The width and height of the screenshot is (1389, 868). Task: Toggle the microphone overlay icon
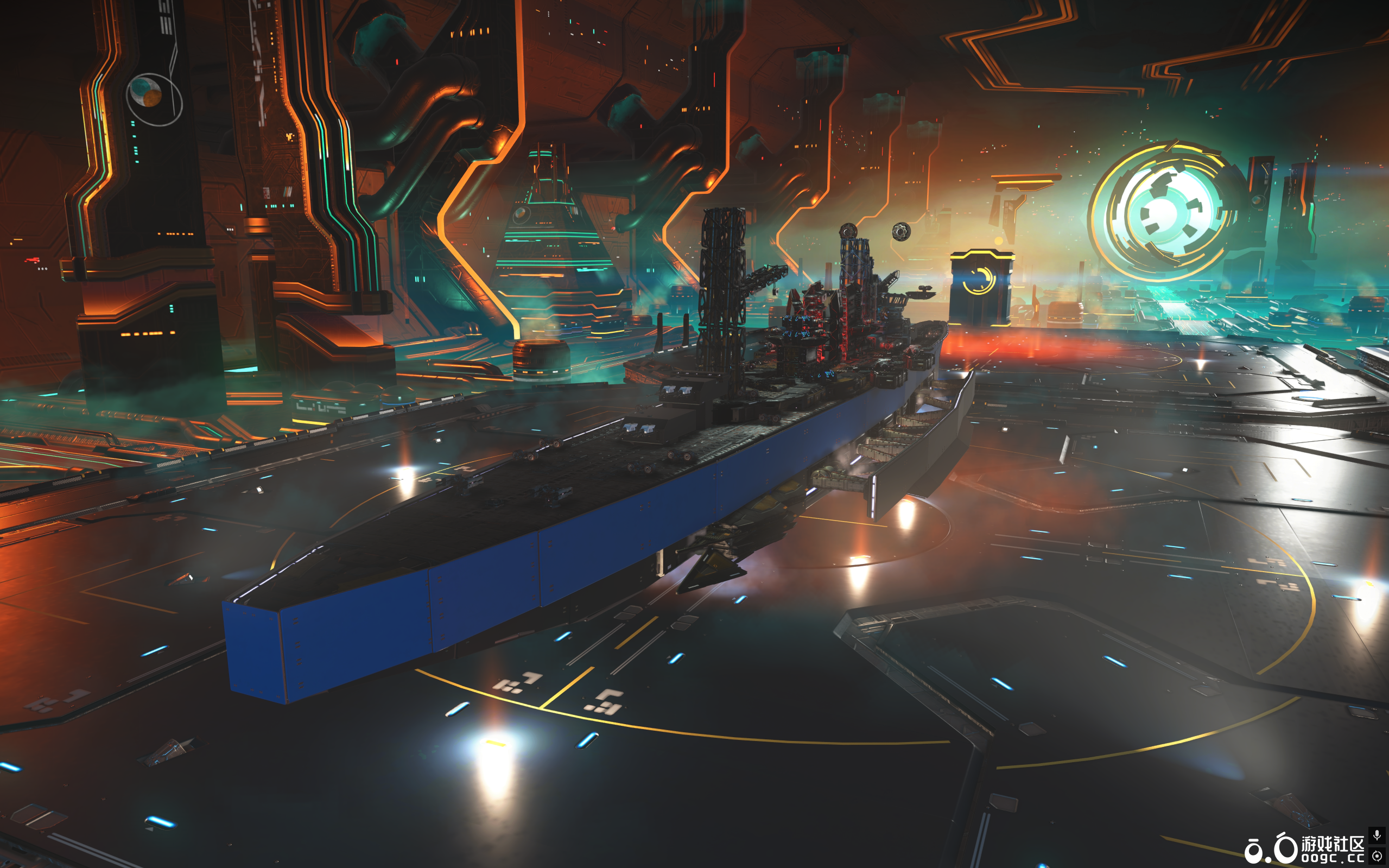tap(1377, 835)
